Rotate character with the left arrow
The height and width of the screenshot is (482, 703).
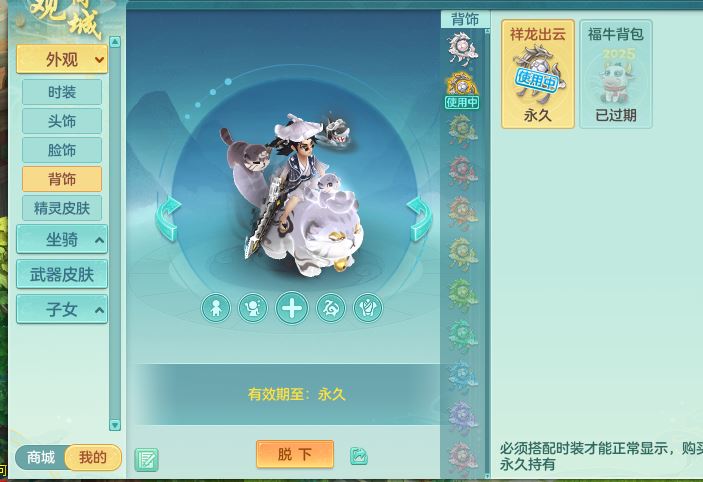168,218
